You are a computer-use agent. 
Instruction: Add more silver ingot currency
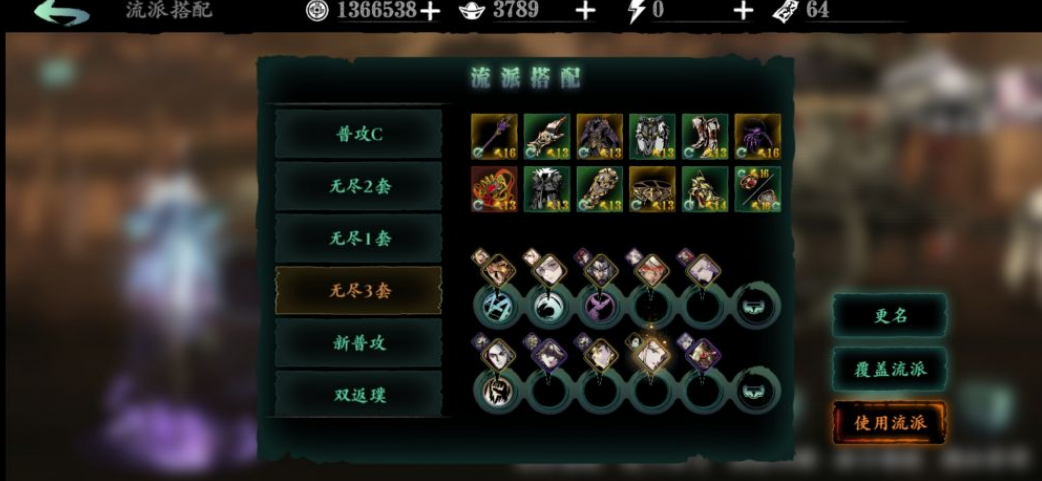(585, 11)
